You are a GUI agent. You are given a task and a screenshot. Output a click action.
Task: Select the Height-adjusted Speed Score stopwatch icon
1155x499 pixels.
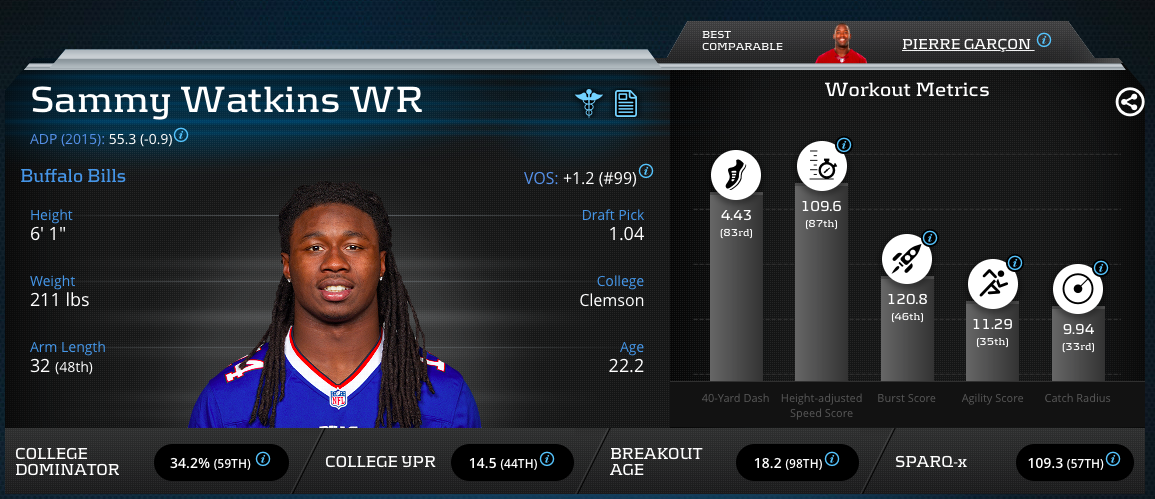click(821, 166)
